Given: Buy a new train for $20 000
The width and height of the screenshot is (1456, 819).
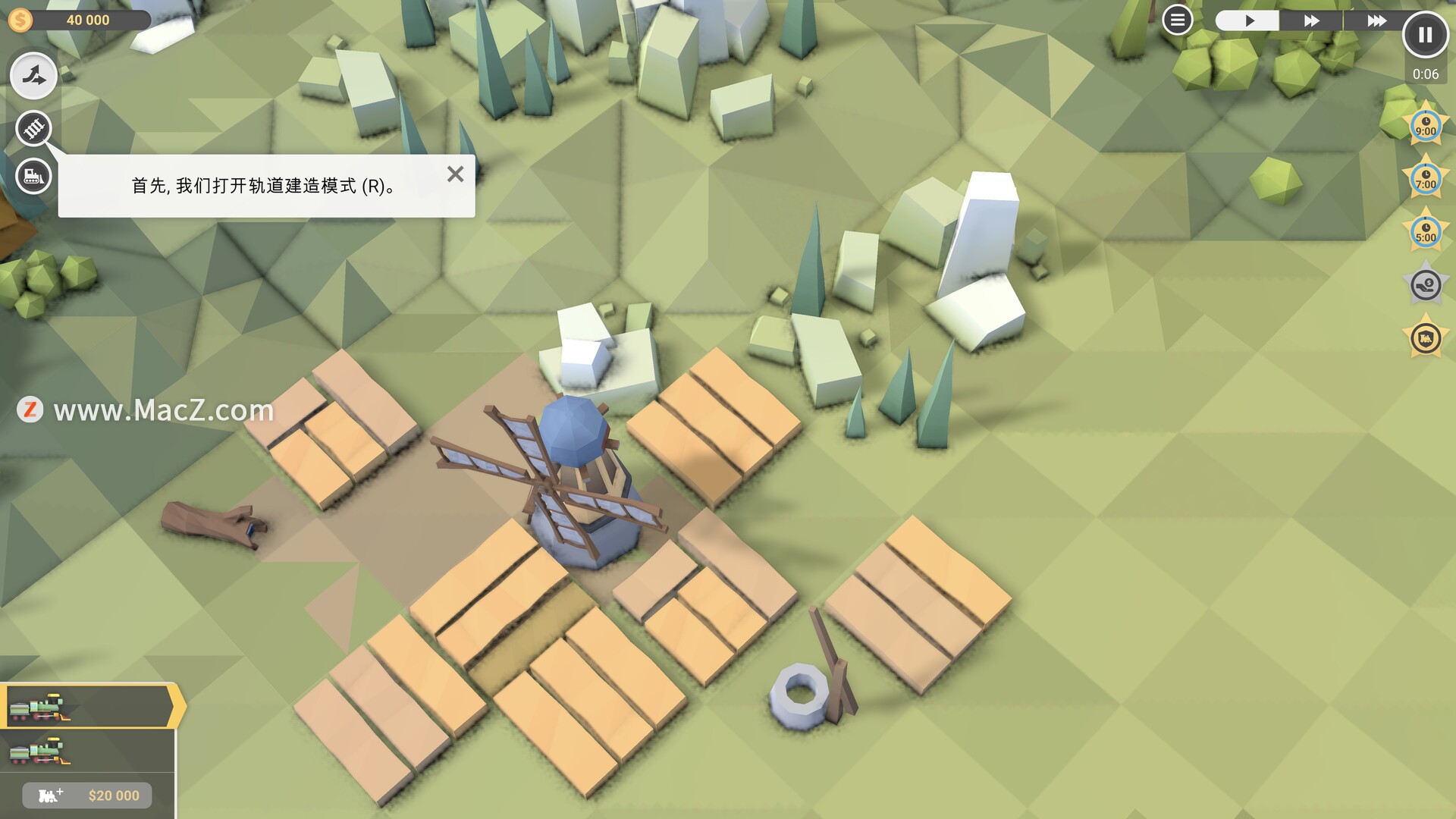Looking at the screenshot, I should point(87,795).
